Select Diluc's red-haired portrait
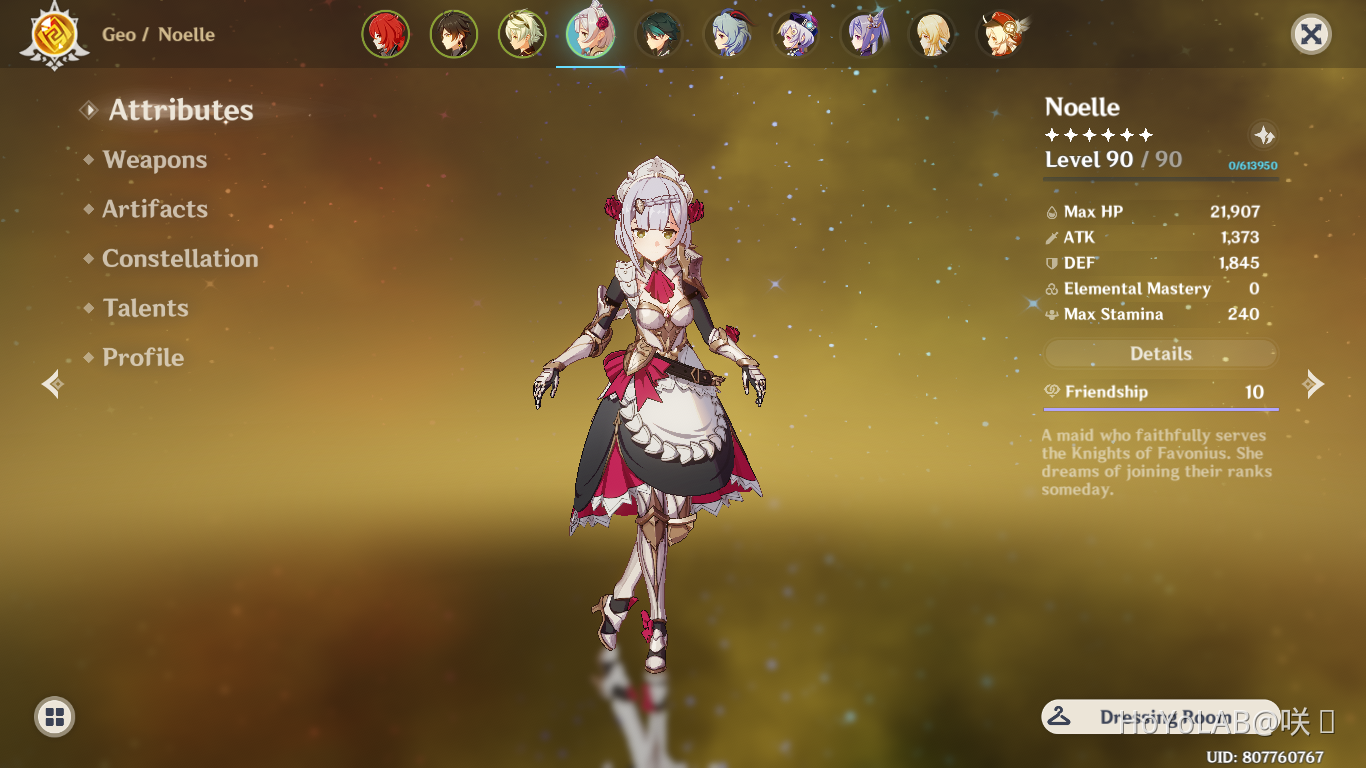1366x768 pixels. coord(385,35)
